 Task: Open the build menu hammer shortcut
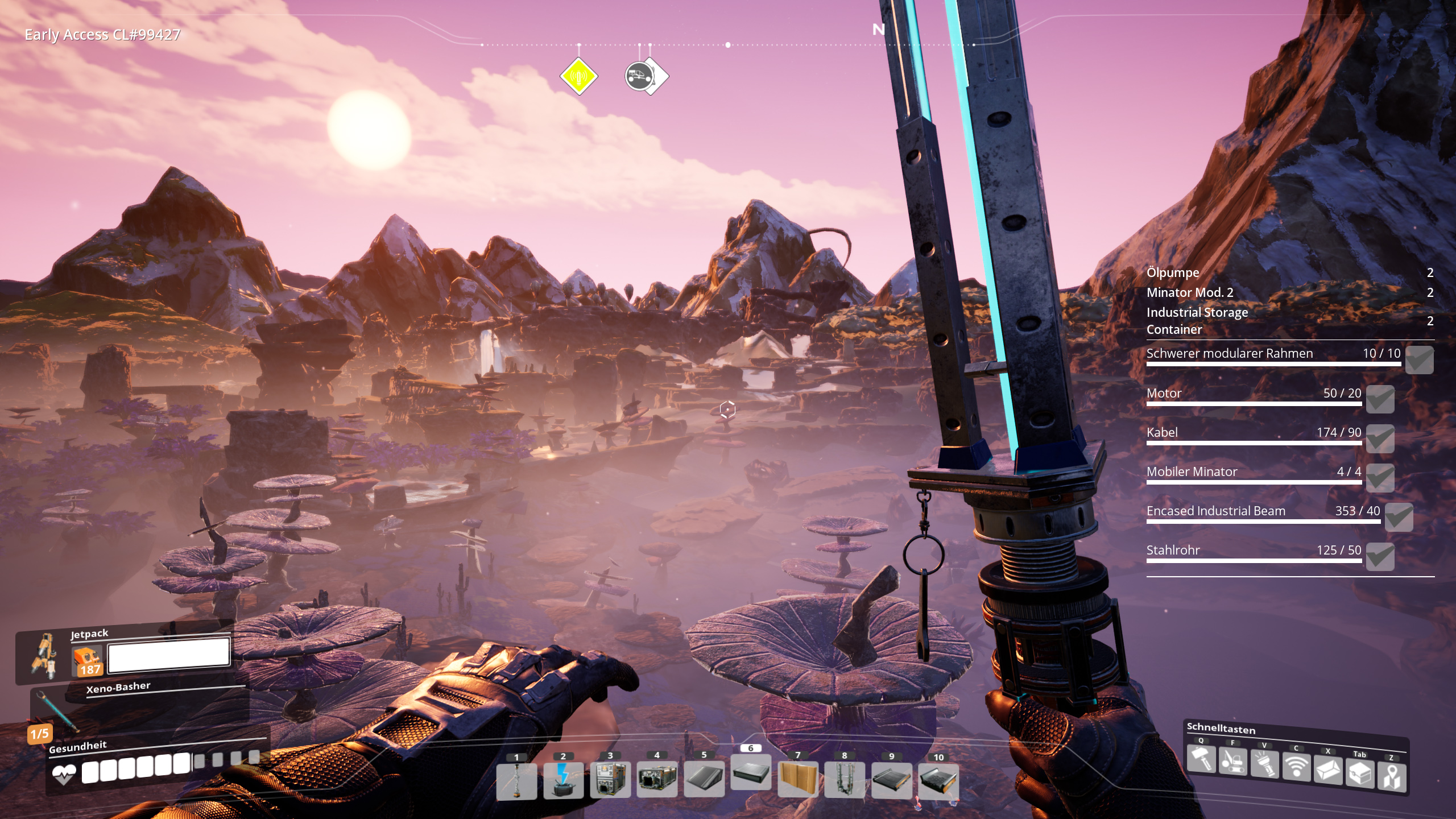click(x=1201, y=759)
